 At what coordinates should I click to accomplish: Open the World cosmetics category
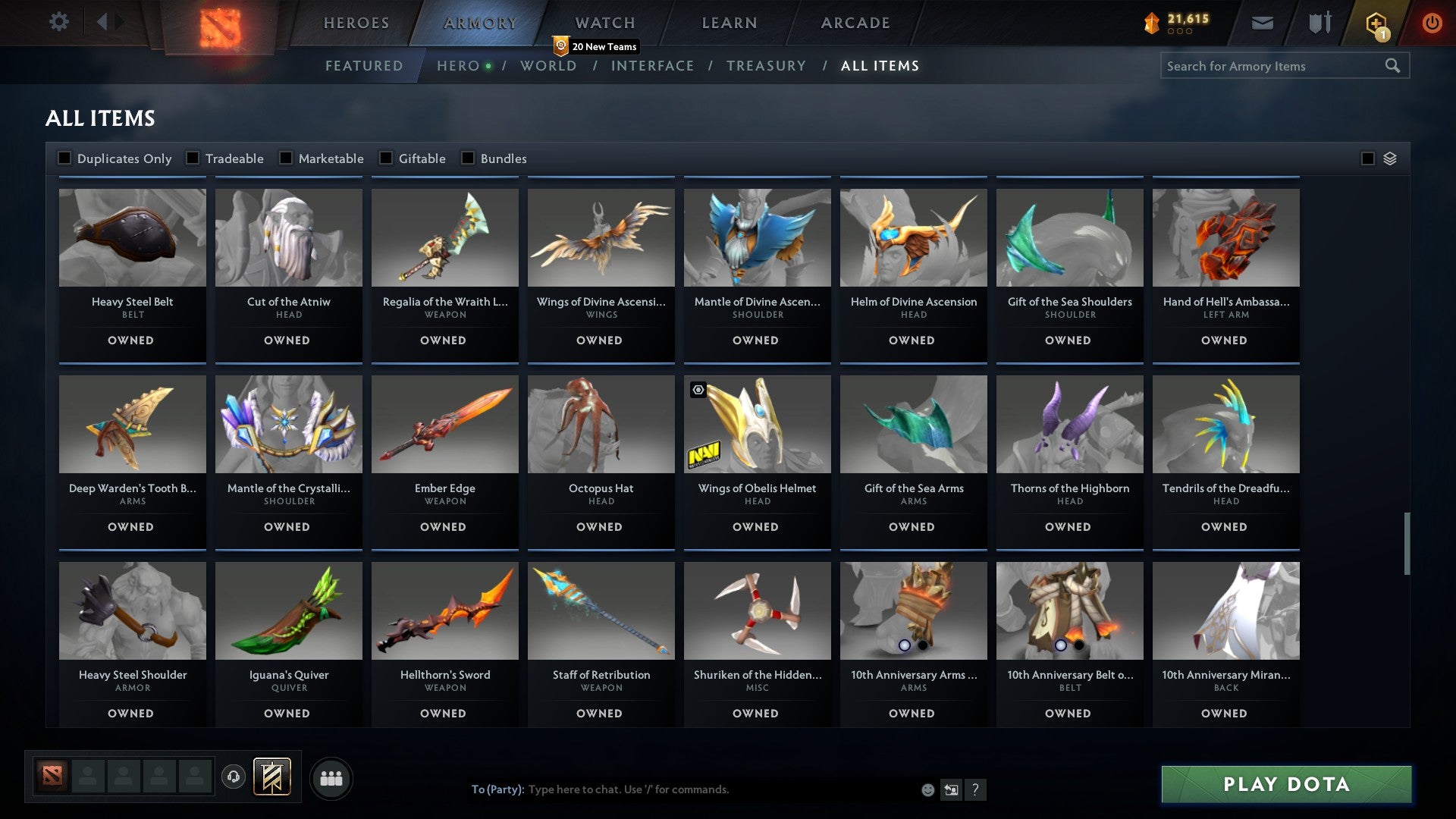tap(548, 66)
